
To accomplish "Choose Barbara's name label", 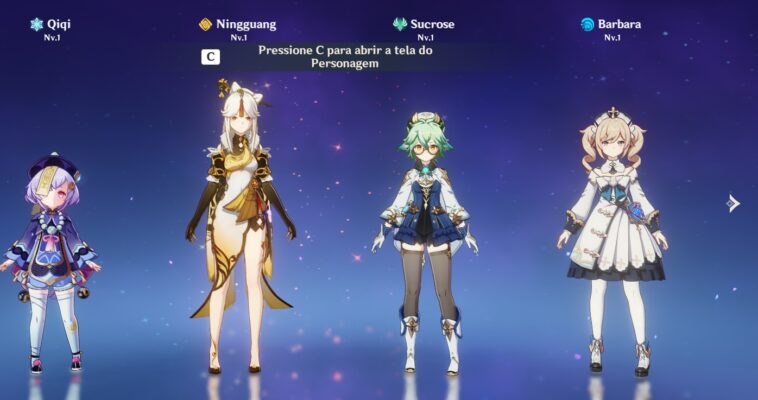I will tap(619, 24).
